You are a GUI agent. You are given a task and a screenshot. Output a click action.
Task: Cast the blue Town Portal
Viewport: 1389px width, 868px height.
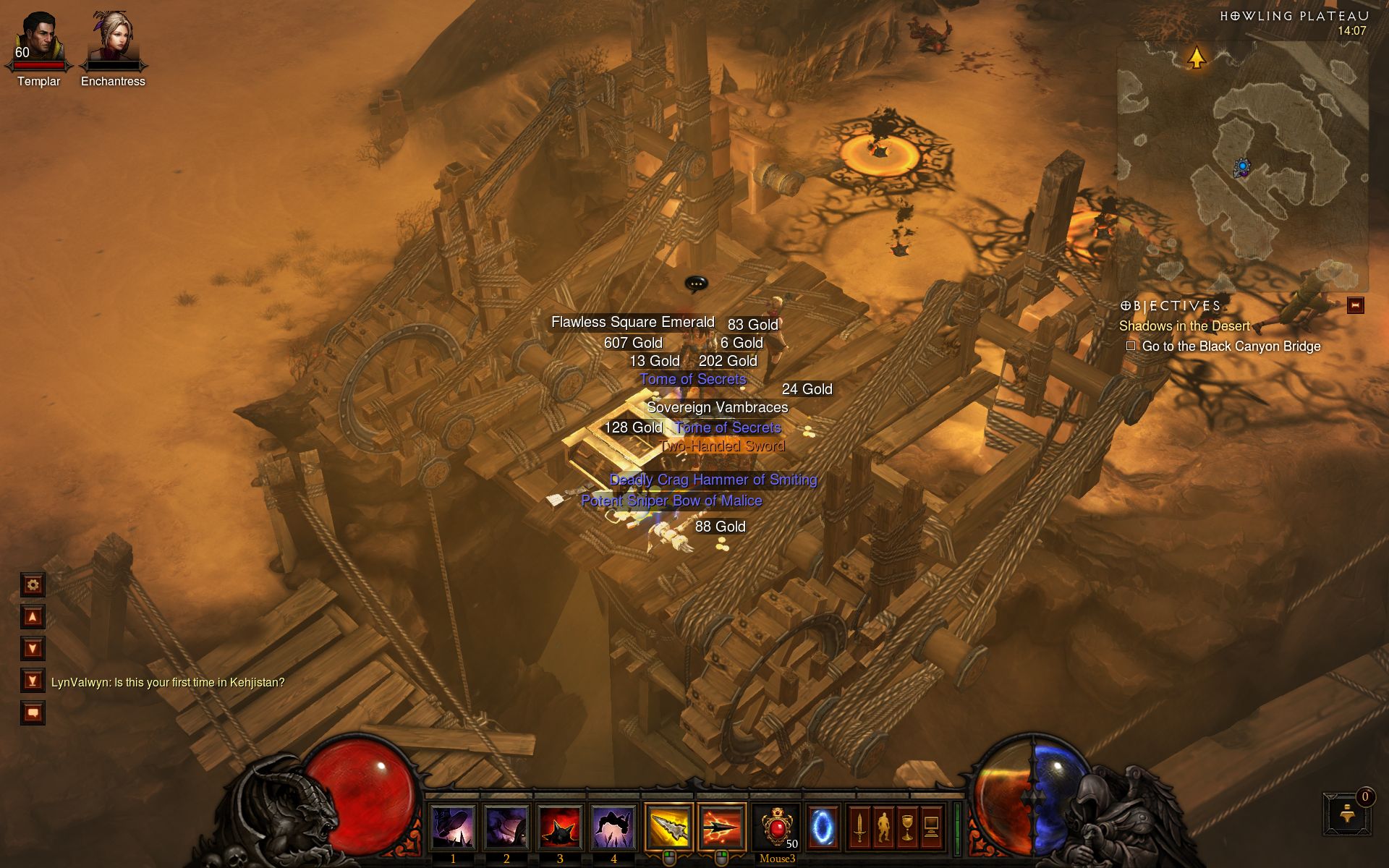(x=823, y=827)
